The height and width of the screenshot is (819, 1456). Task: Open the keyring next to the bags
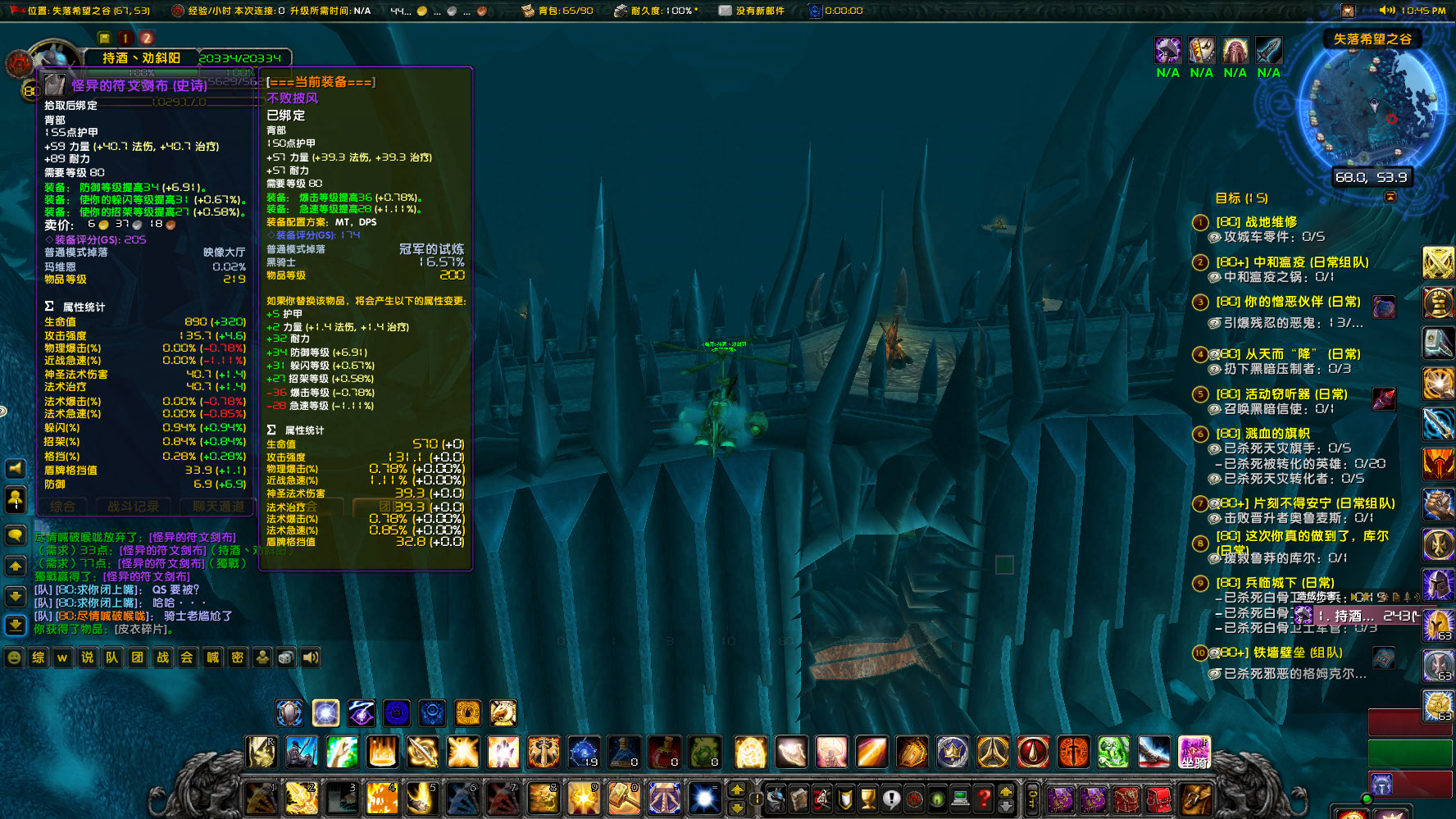tap(1035, 799)
